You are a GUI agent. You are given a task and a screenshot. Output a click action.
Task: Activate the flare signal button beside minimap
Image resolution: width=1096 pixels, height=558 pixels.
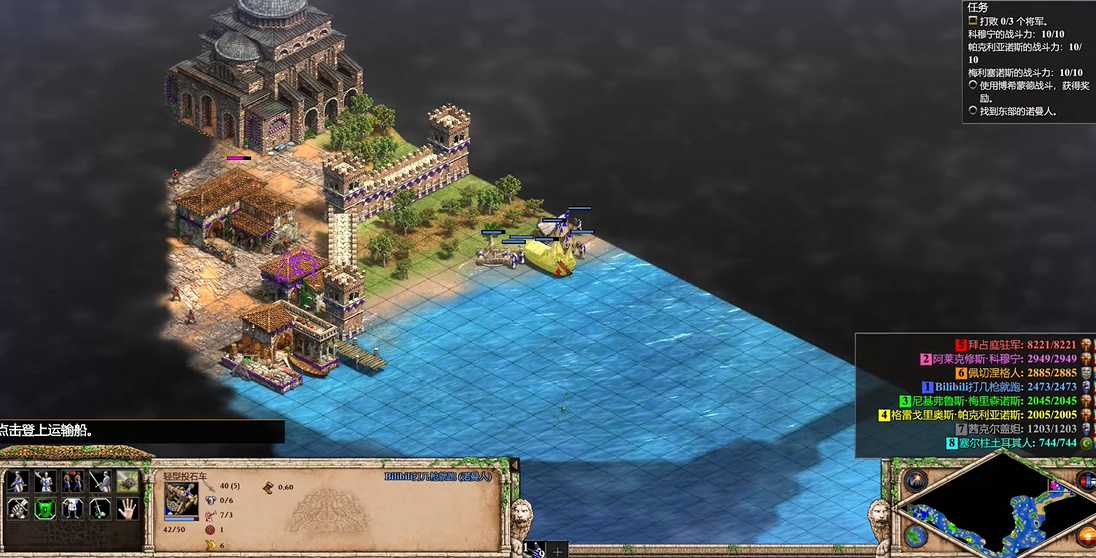pos(914,481)
